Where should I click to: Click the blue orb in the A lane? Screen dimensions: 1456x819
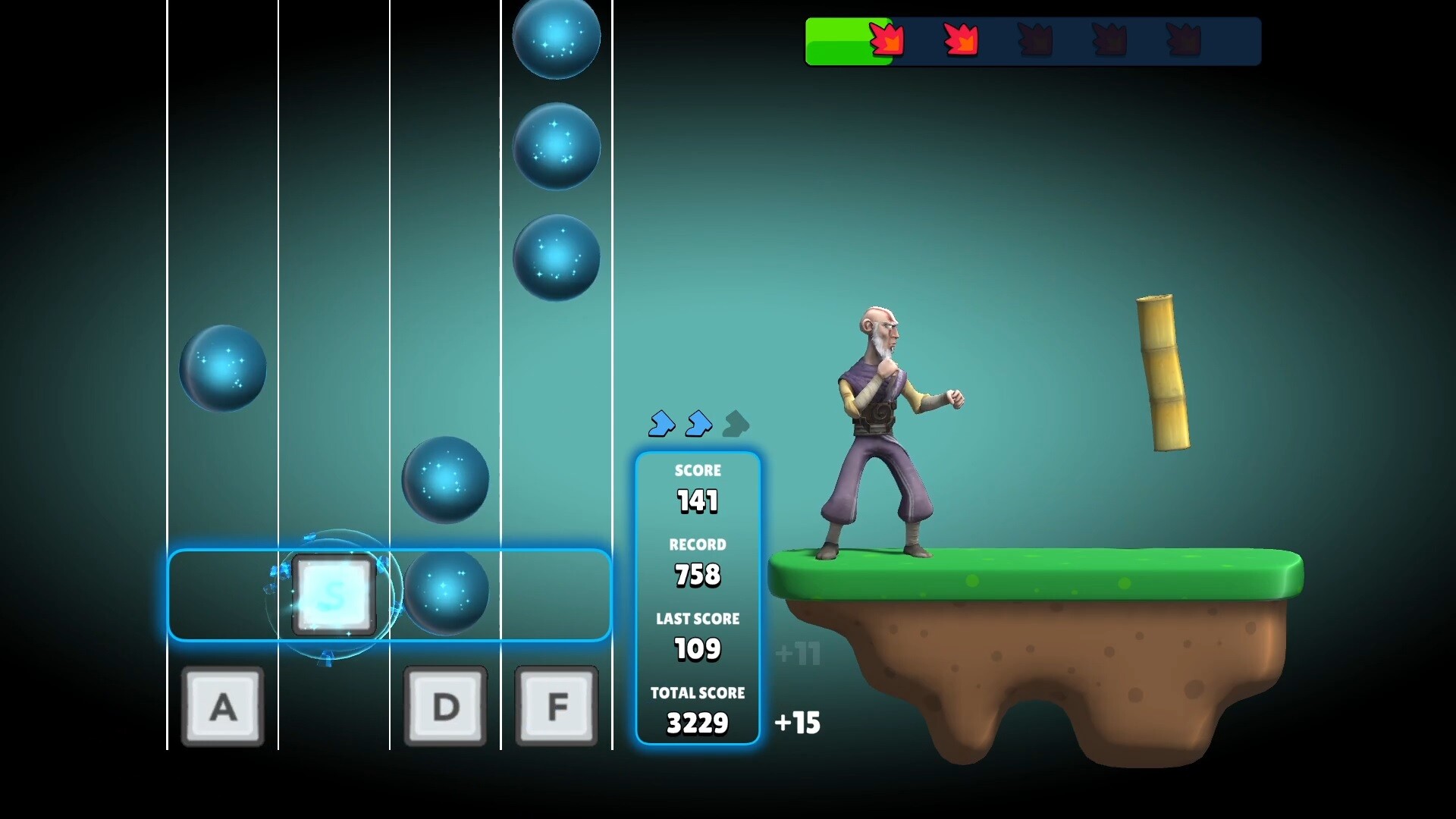tap(222, 368)
